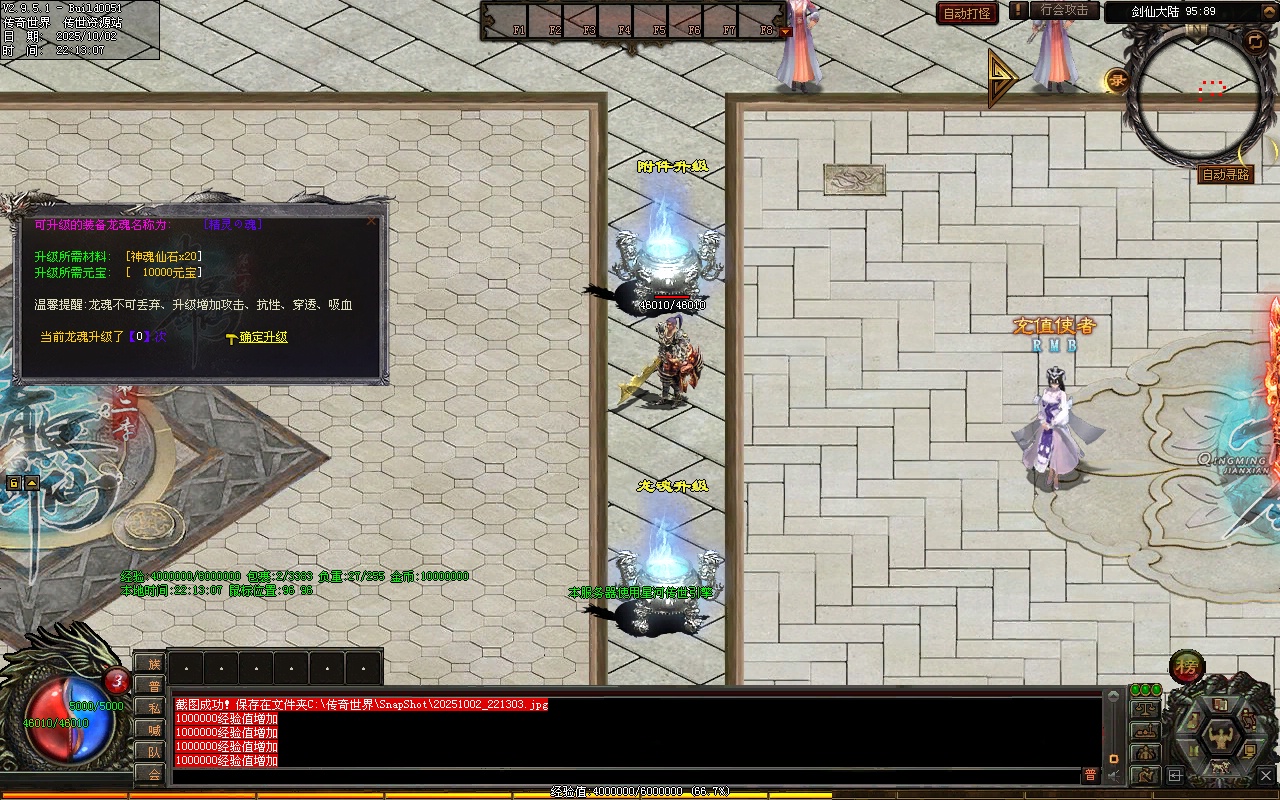
Task: Start auto-pathfinding (自动寻路)
Action: [1225, 175]
